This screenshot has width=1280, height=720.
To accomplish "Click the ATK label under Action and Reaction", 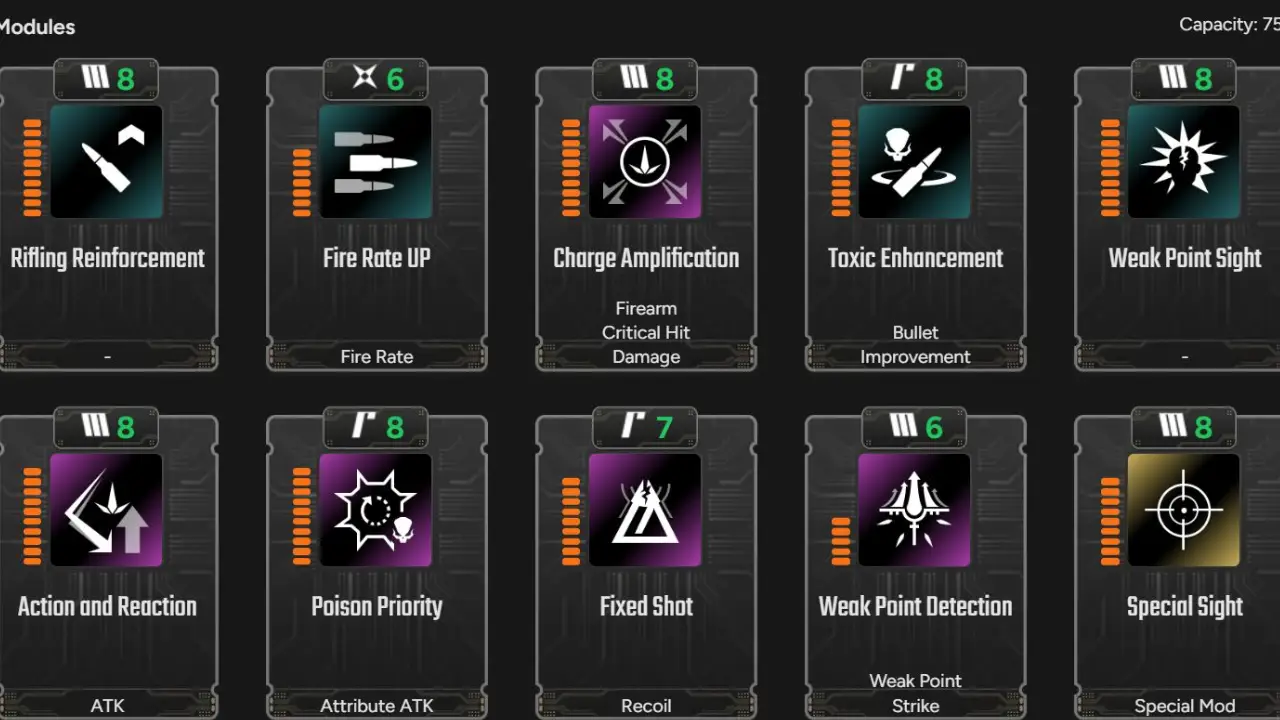I will (107, 705).
